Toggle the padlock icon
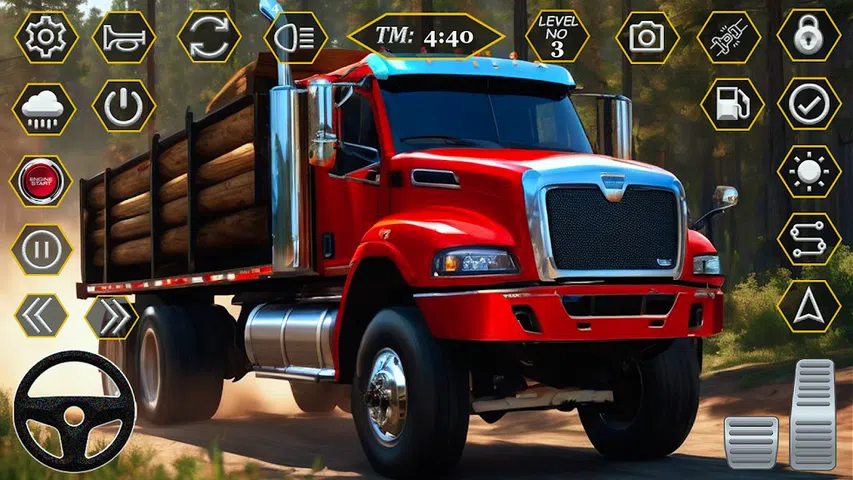Image resolution: width=853 pixels, height=480 pixels. [809, 37]
